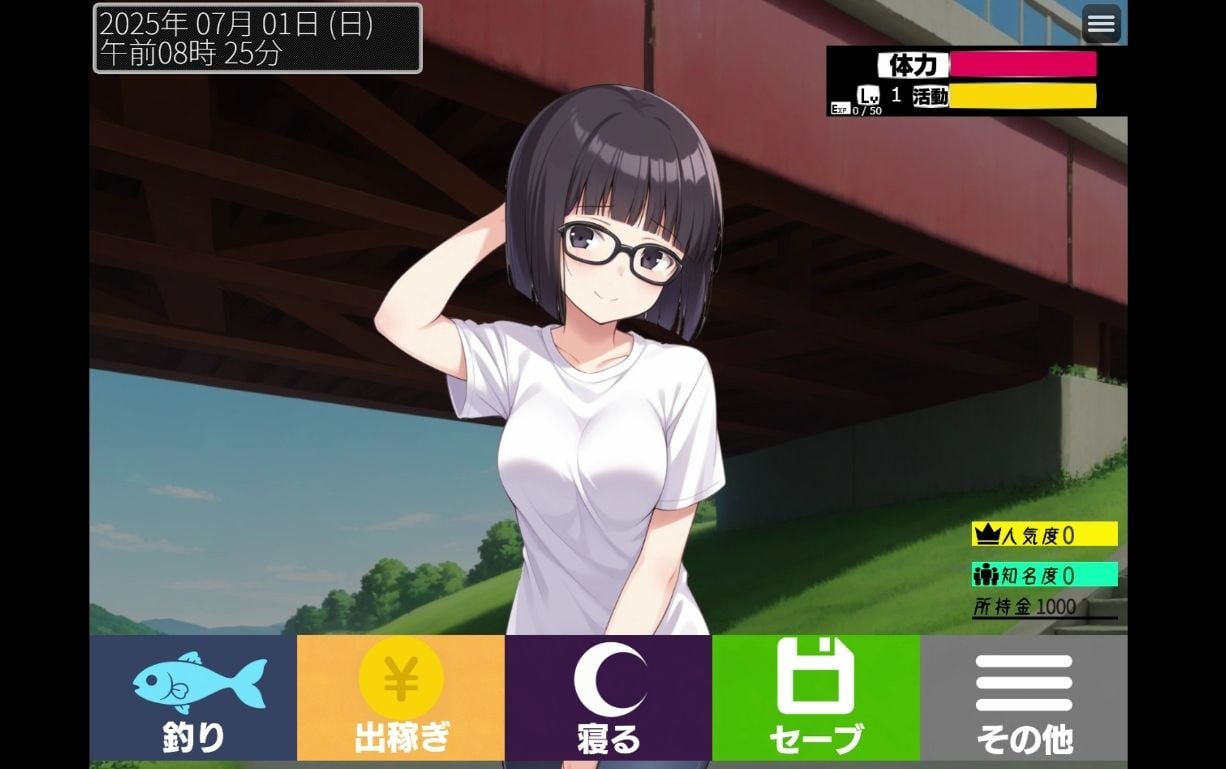Start fishing with the 釣り button
This screenshot has height=769, width=1226.
coord(193,698)
